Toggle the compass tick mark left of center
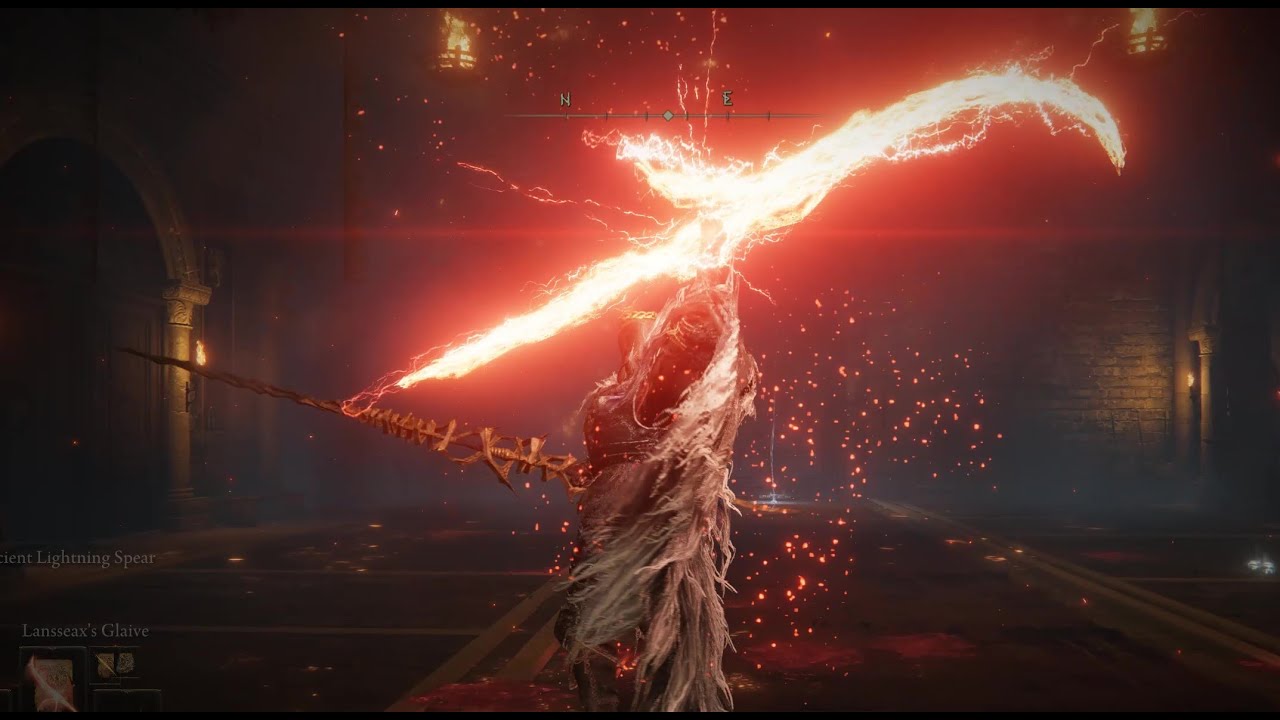The height and width of the screenshot is (720, 1280). [647, 116]
